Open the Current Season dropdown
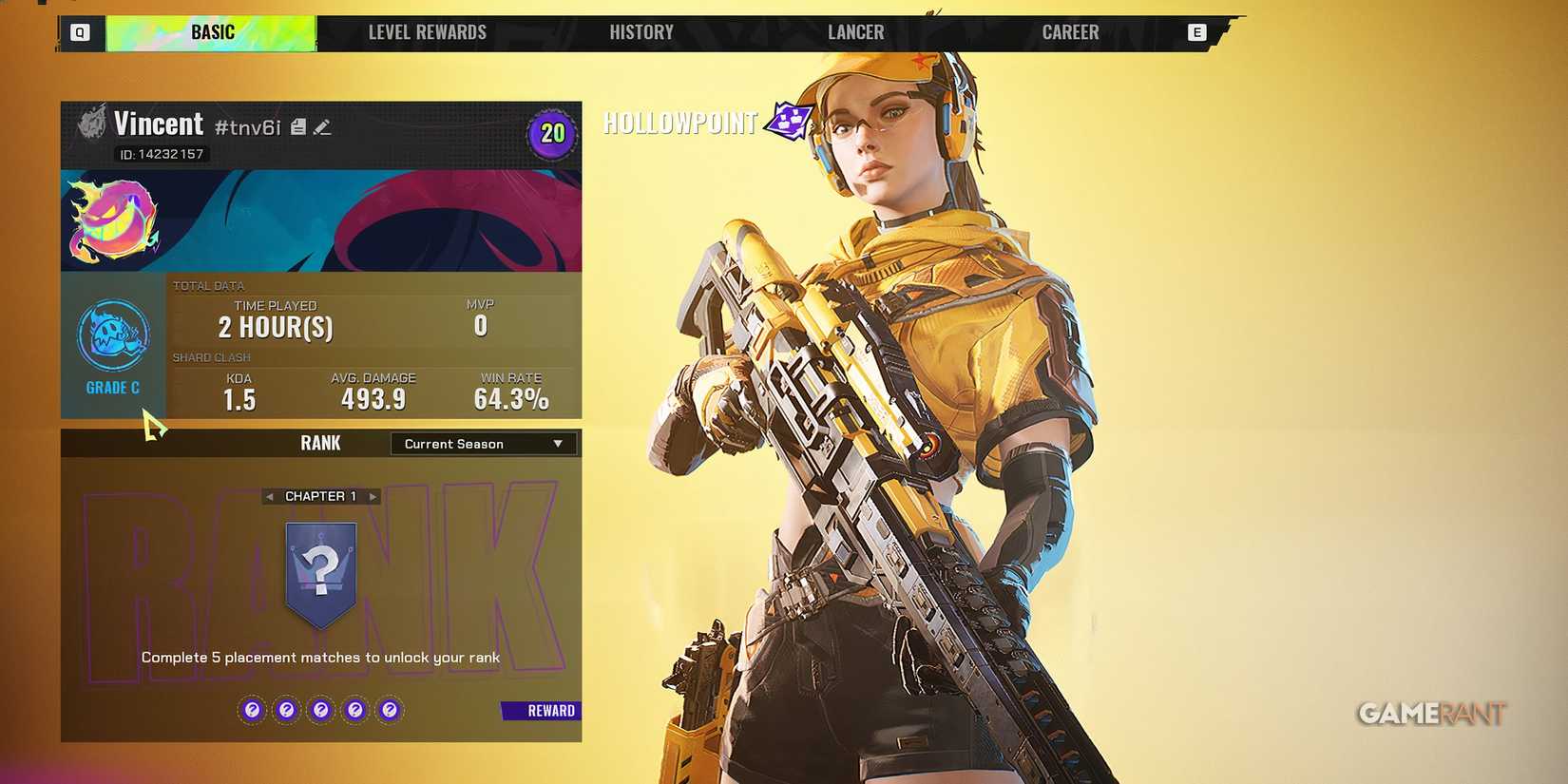This screenshot has width=1568, height=784. coord(482,443)
